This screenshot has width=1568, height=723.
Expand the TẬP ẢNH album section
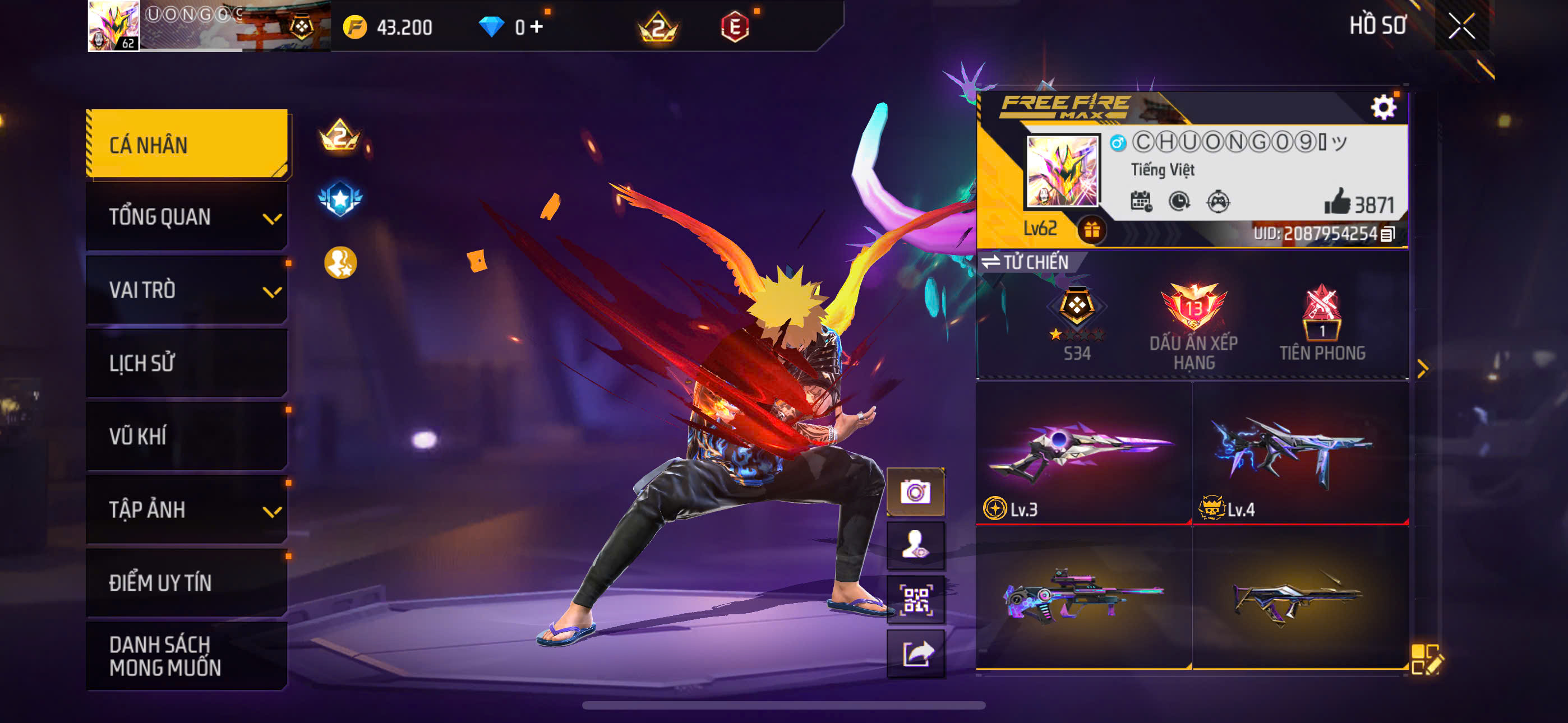click(187, 509)
